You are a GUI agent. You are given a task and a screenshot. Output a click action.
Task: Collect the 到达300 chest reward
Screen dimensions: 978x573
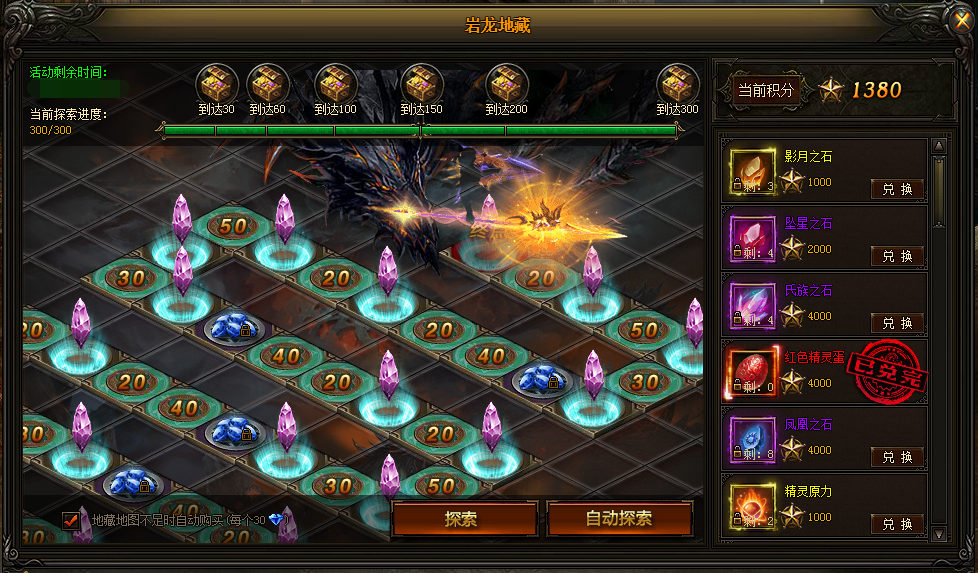point(677,82)
